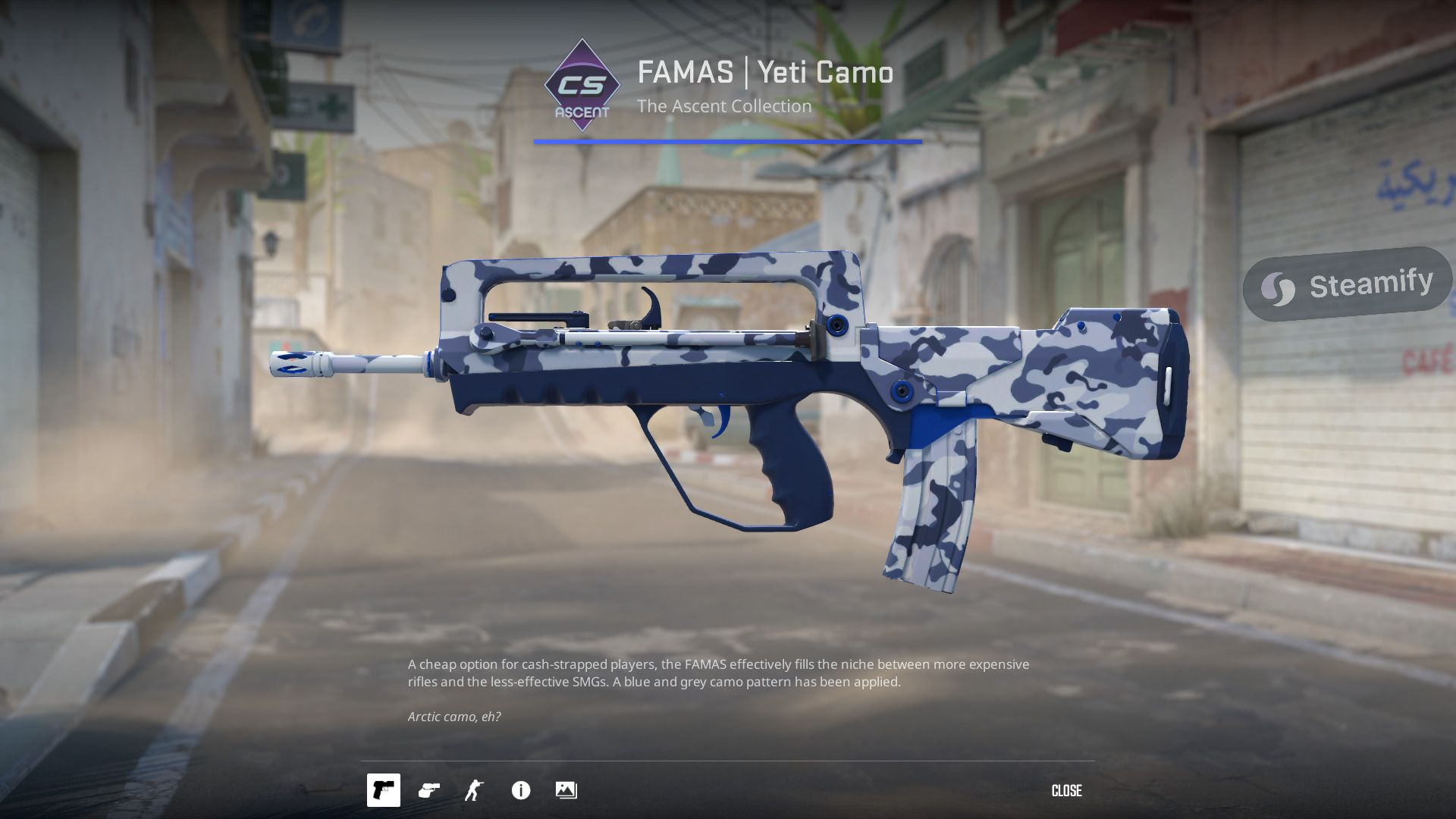Switch to the hand-held weapon view

(429, 790)
